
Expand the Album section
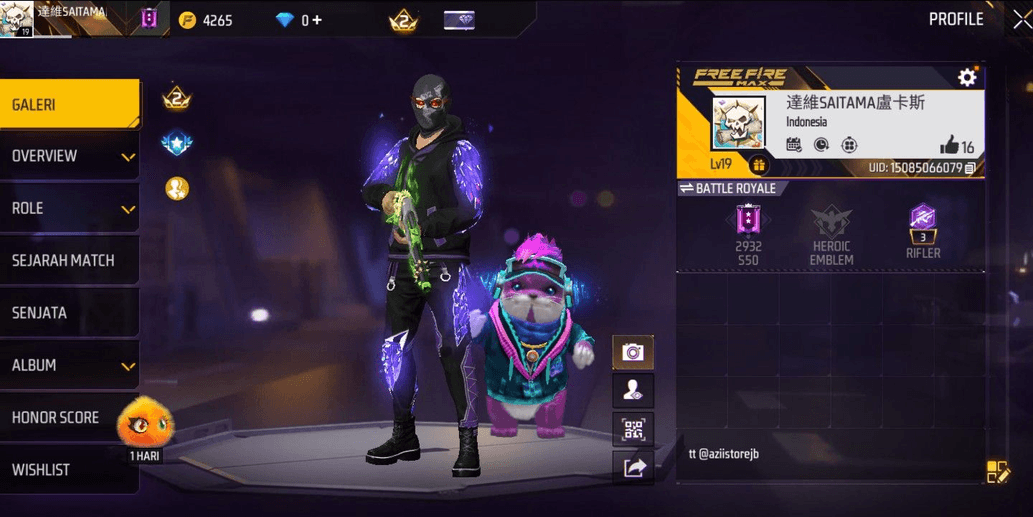pos(68,365)
